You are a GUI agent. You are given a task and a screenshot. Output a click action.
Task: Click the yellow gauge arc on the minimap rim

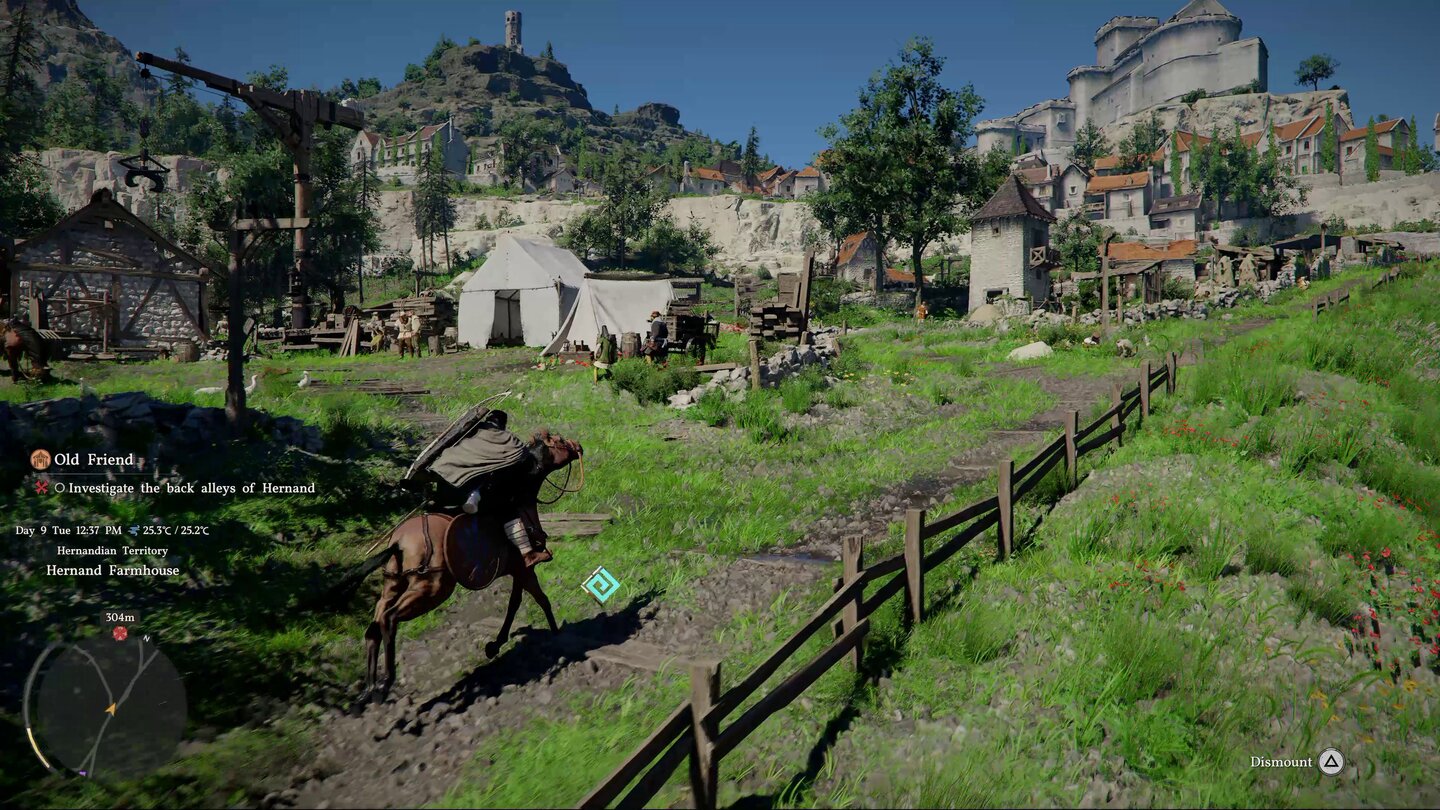click(38, 745)
